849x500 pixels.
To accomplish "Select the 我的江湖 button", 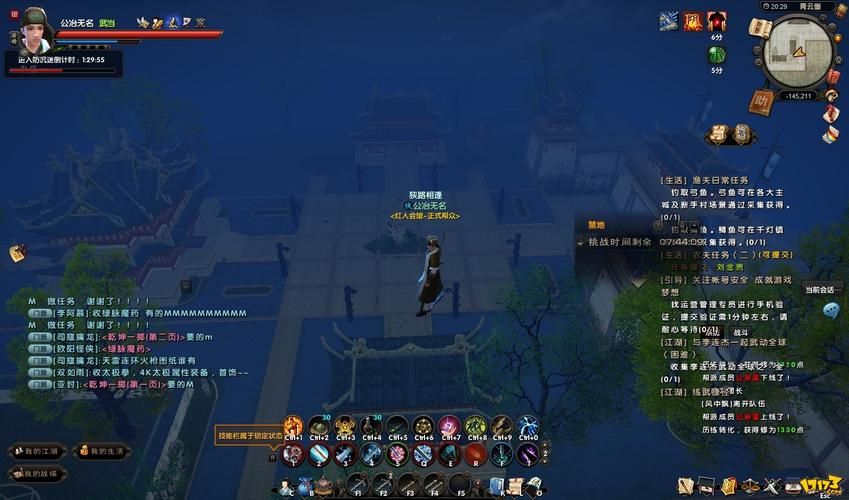I will (36, 452).
